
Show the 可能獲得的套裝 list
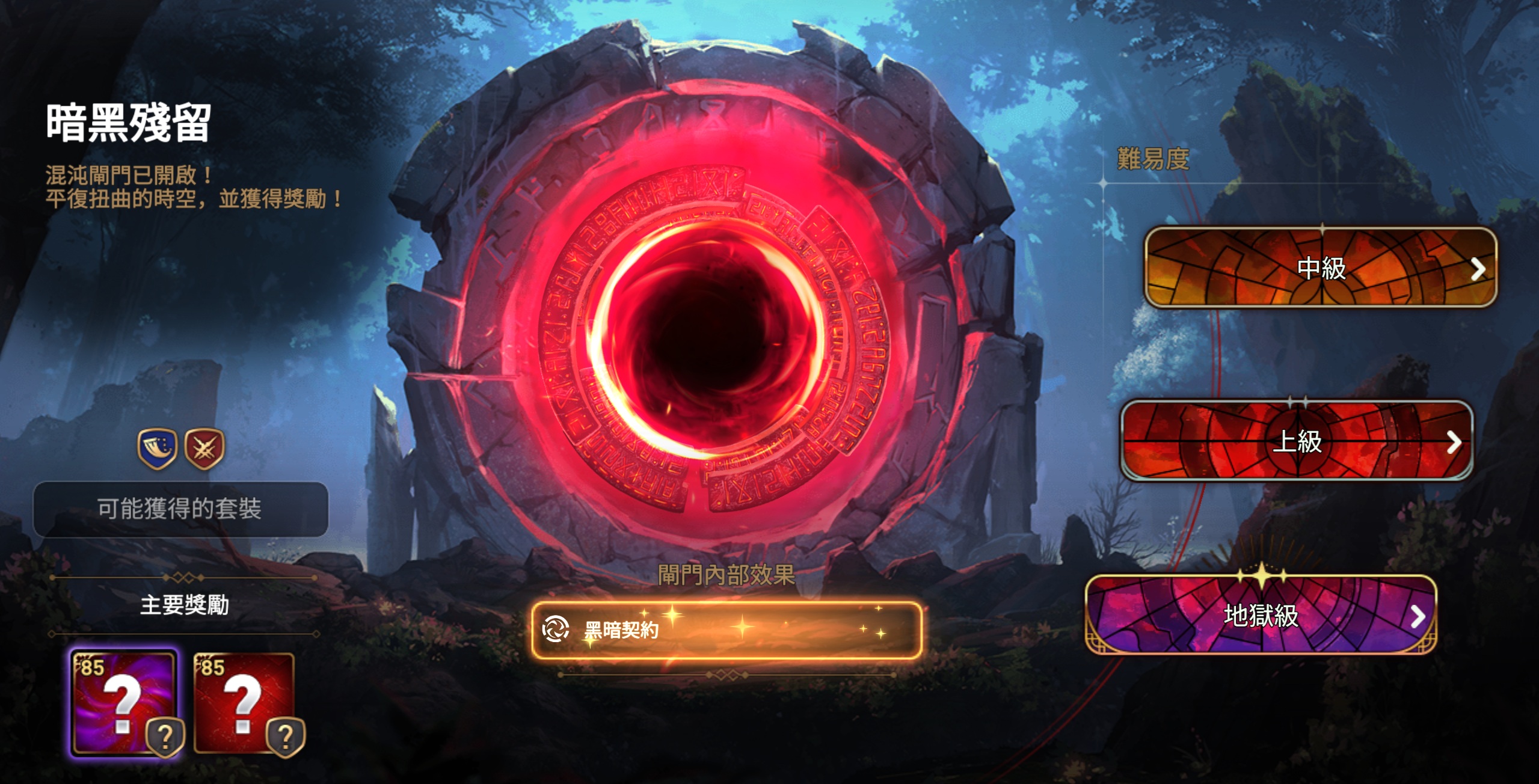(x=180, y=509)
